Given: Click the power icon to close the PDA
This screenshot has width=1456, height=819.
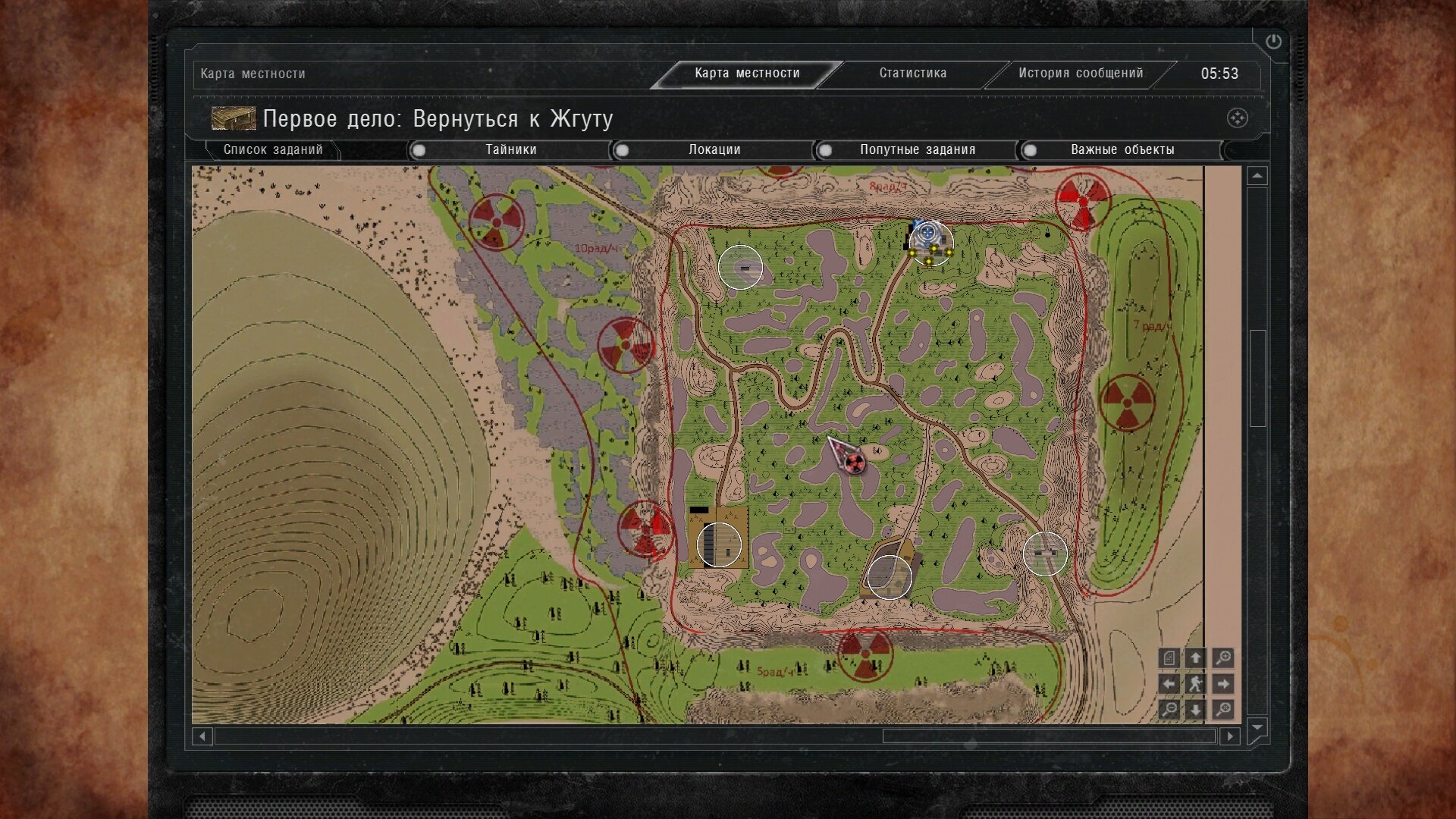Looking at the screenshot, I should tap(1273, 42).
